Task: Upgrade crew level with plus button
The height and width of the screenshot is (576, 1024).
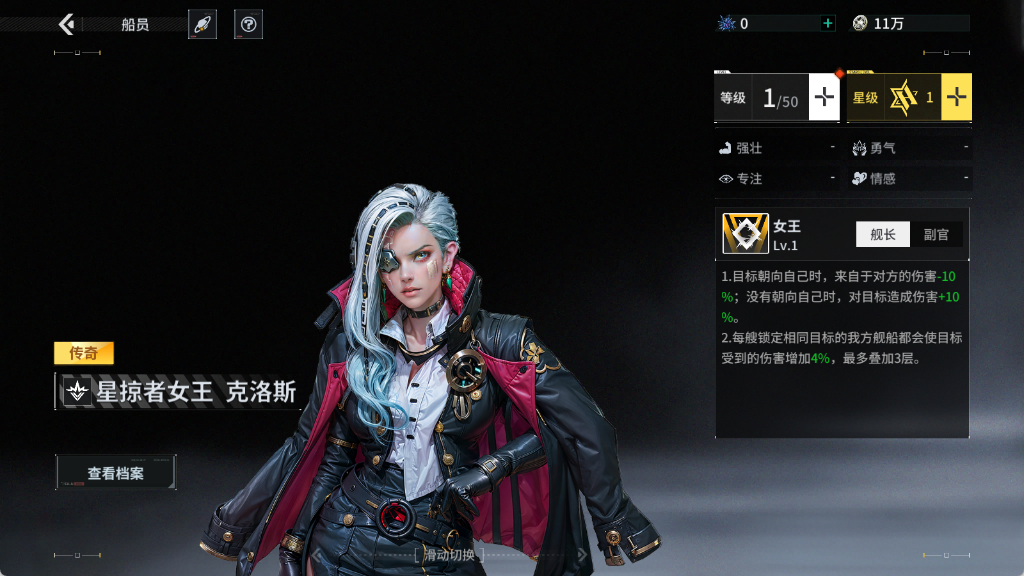Action: 823,97
